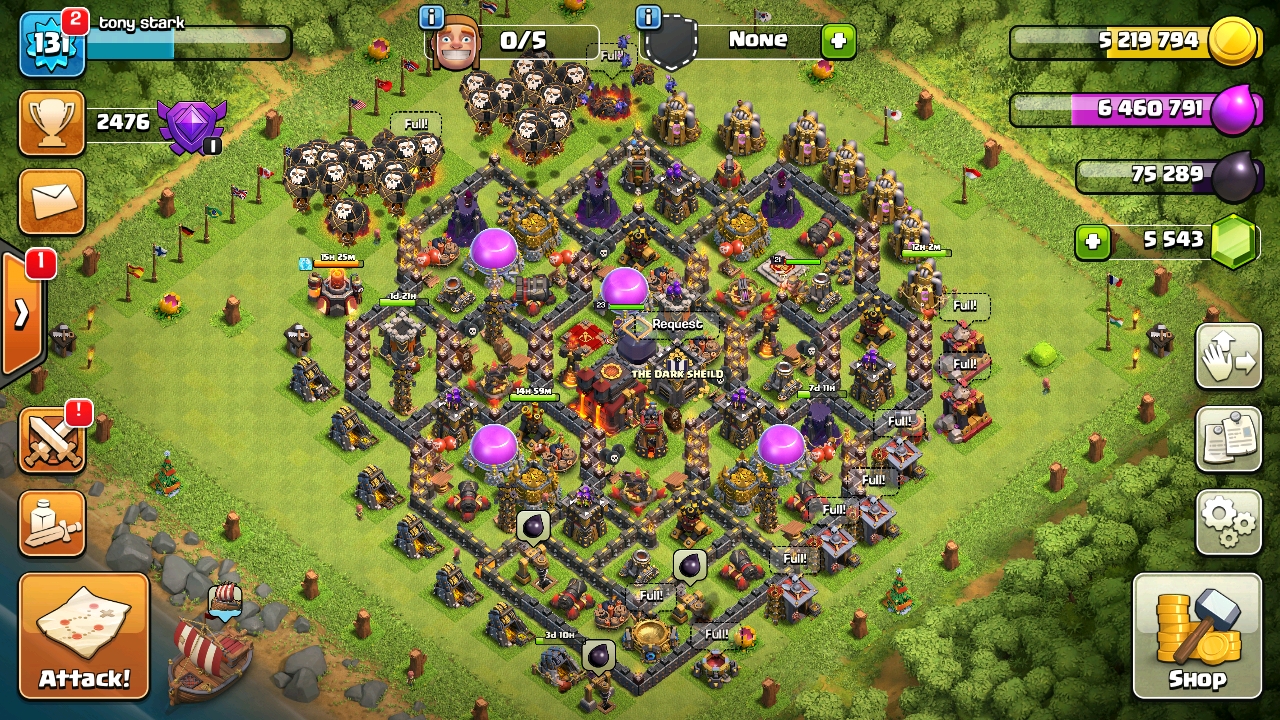The image size is (1280, 720).
Task: Buy gems with the green plus
Action: [x=1093, y=242]
